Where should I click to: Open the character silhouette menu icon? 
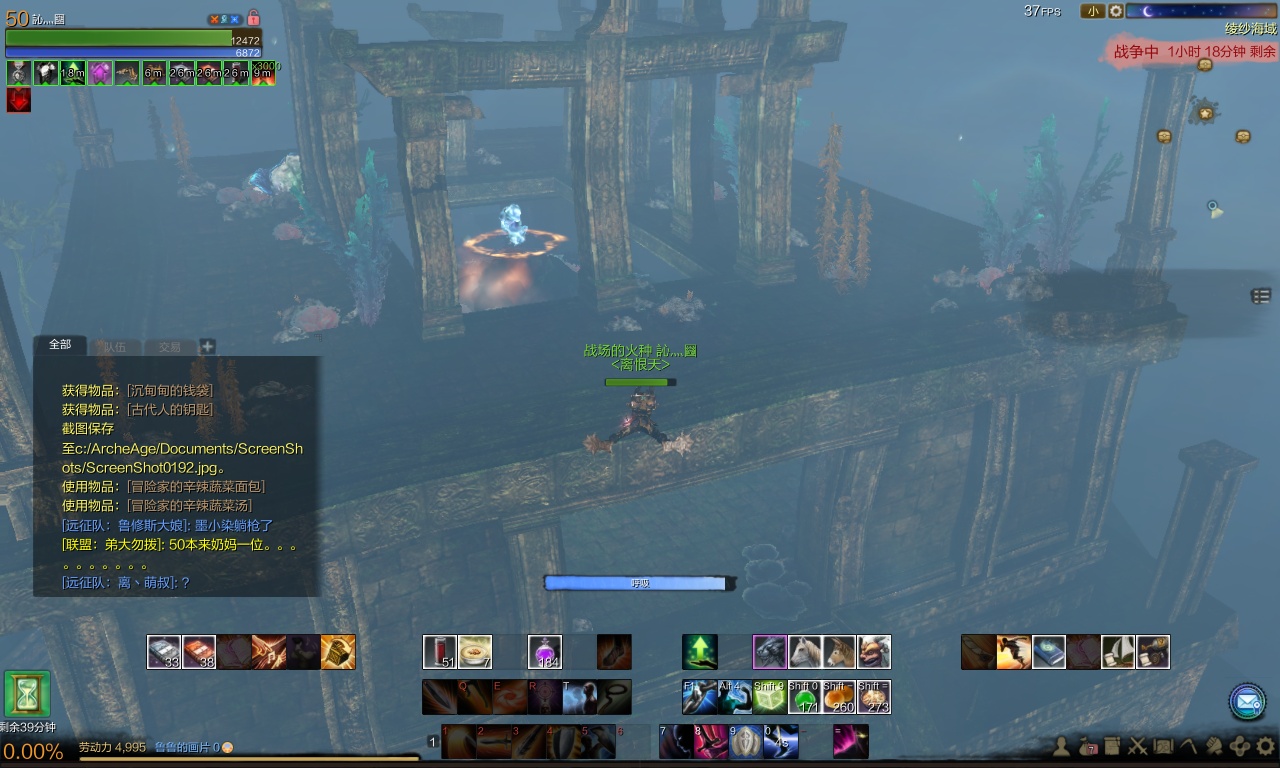click(1062, 746)
